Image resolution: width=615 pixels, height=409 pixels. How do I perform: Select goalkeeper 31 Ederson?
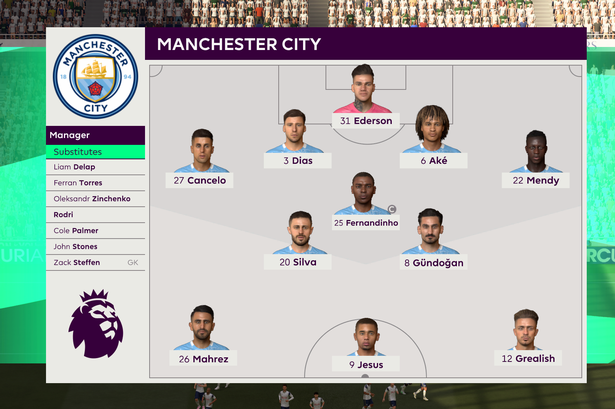coord(363,98)
